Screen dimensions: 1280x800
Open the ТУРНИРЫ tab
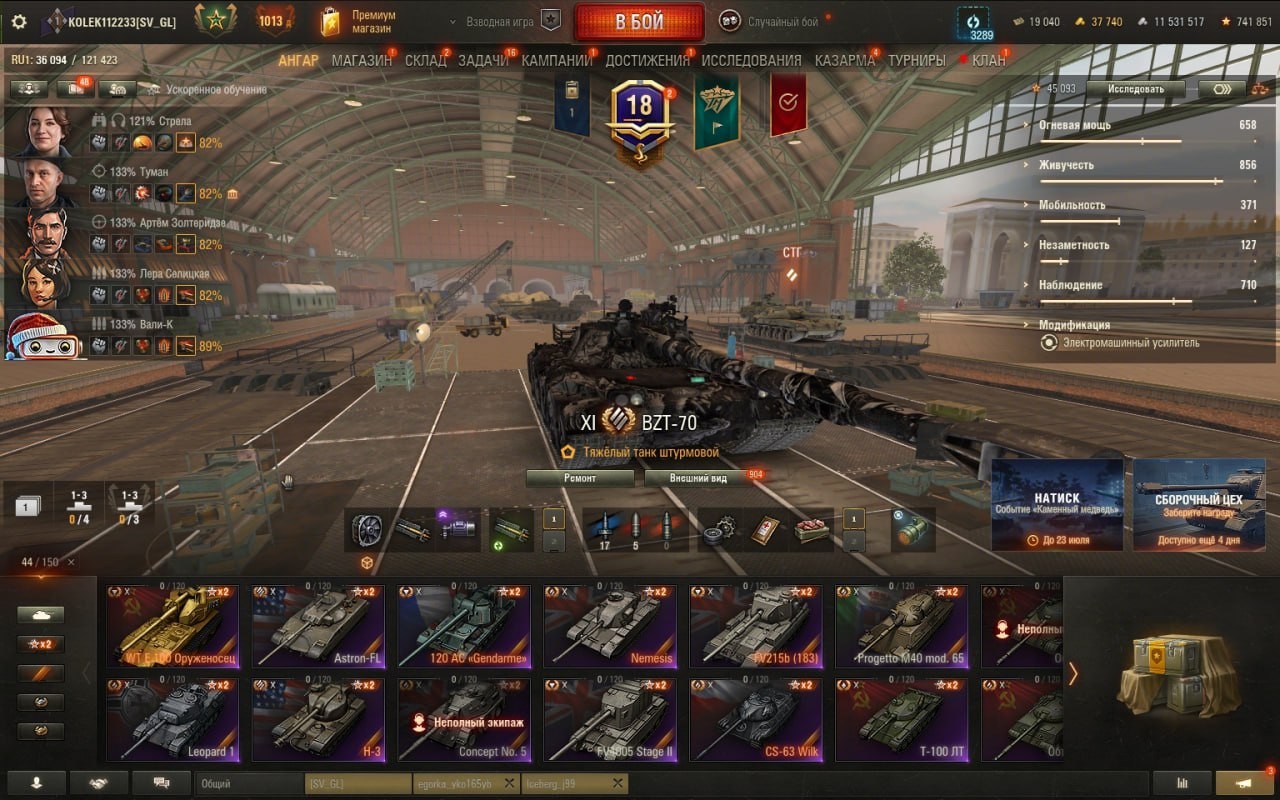coord(916,60)
